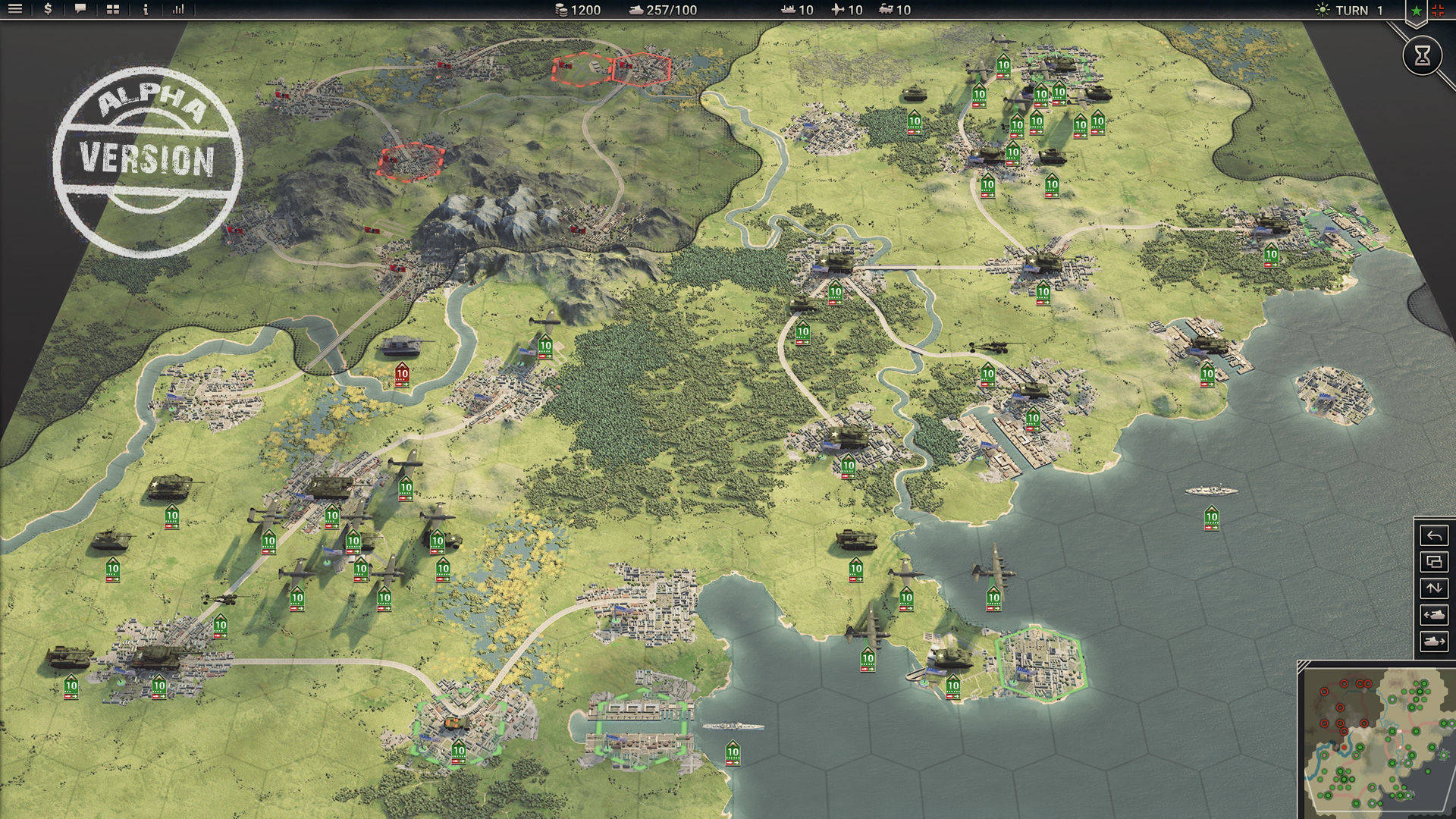Toggle the up-down arrows button

(1433, 588)
